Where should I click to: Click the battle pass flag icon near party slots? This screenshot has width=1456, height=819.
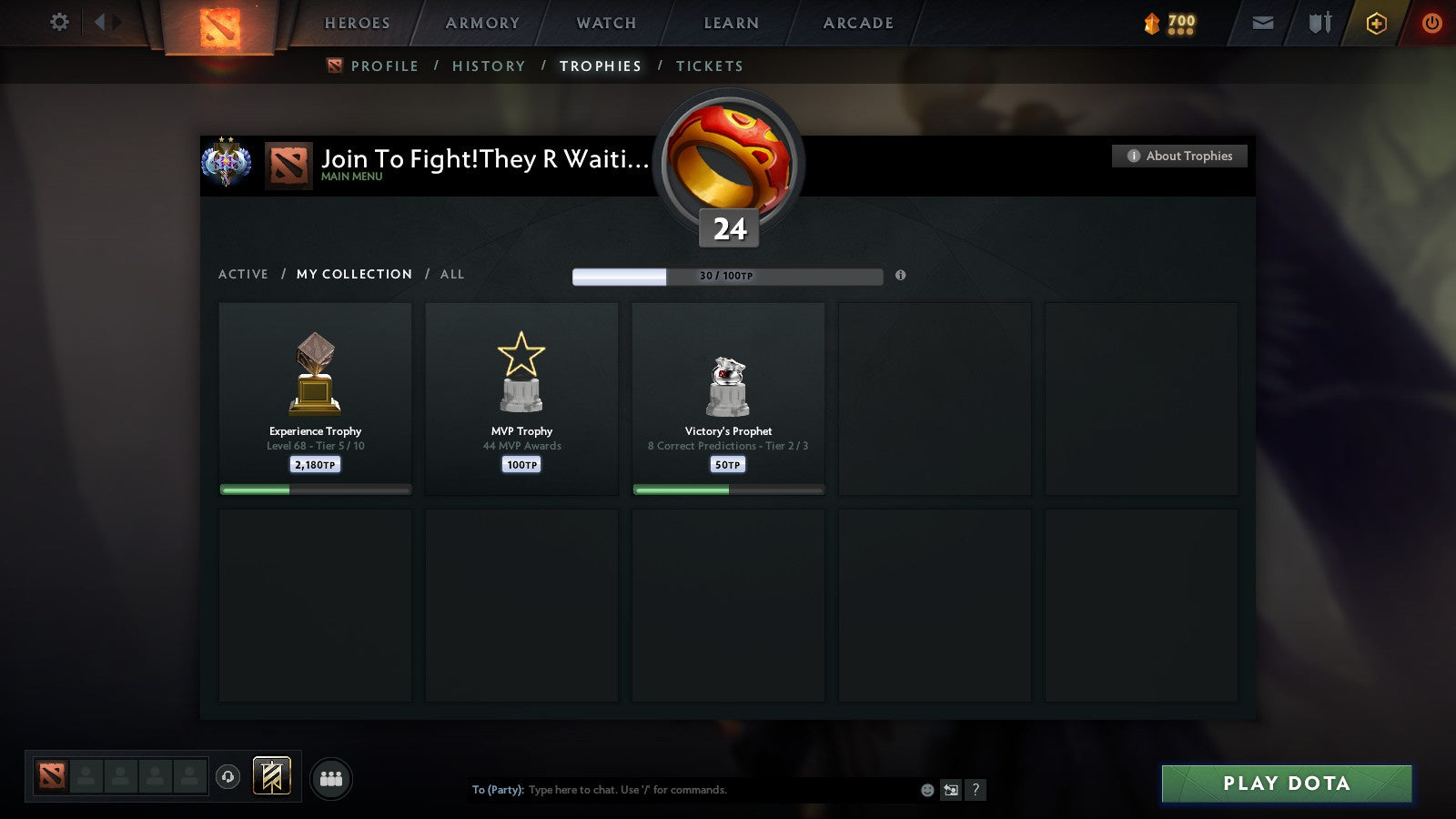(x=270, y=774)
